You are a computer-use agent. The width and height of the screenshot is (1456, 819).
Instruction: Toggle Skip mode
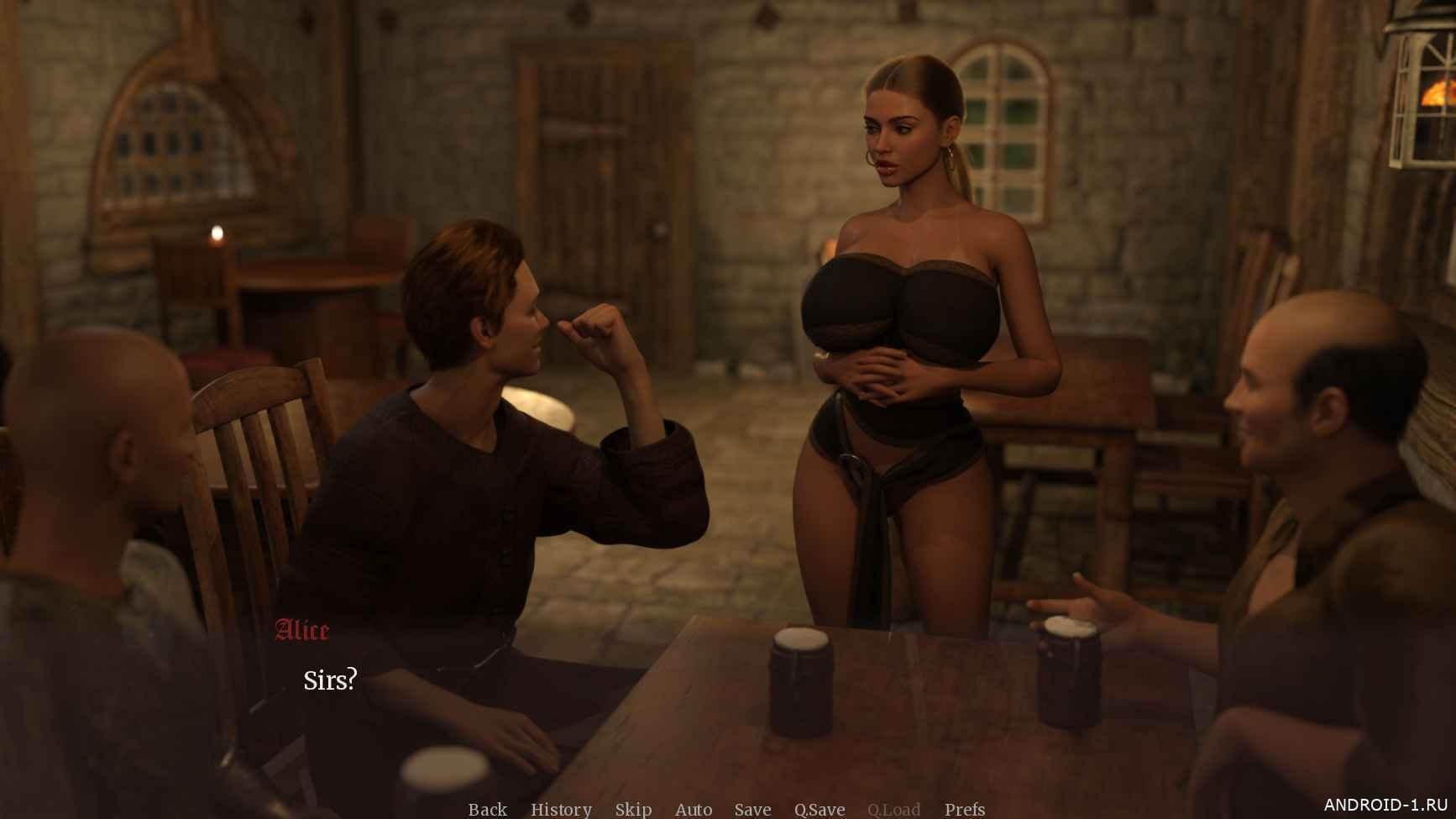633,809
